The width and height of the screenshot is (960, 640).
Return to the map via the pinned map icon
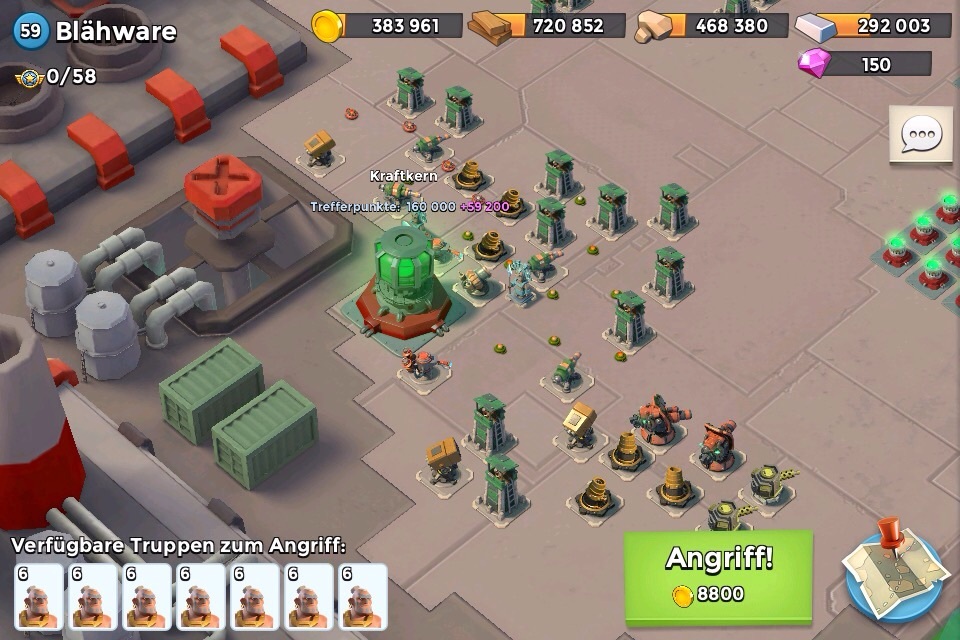(893, 574)
